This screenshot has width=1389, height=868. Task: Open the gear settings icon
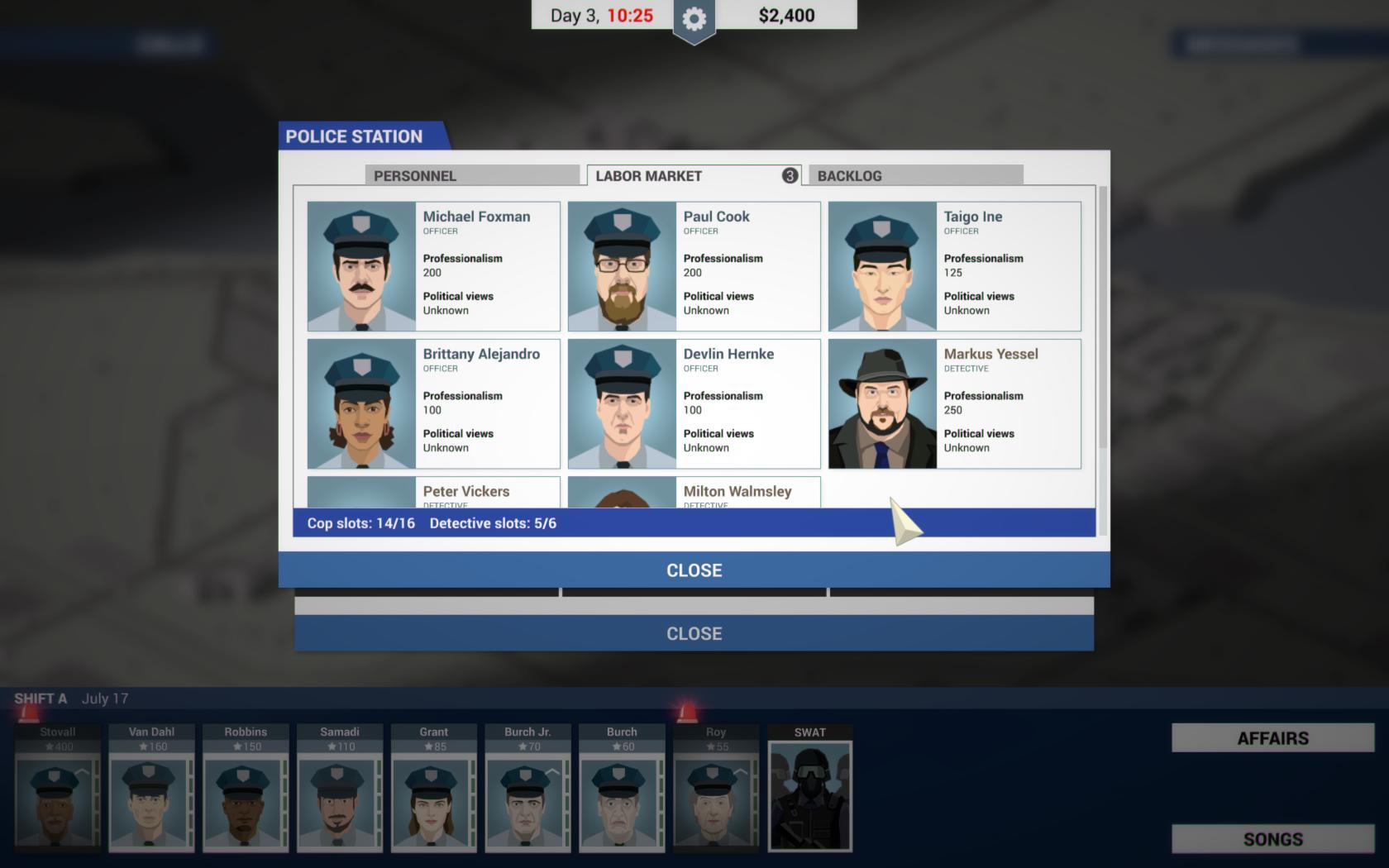(694, 18)
